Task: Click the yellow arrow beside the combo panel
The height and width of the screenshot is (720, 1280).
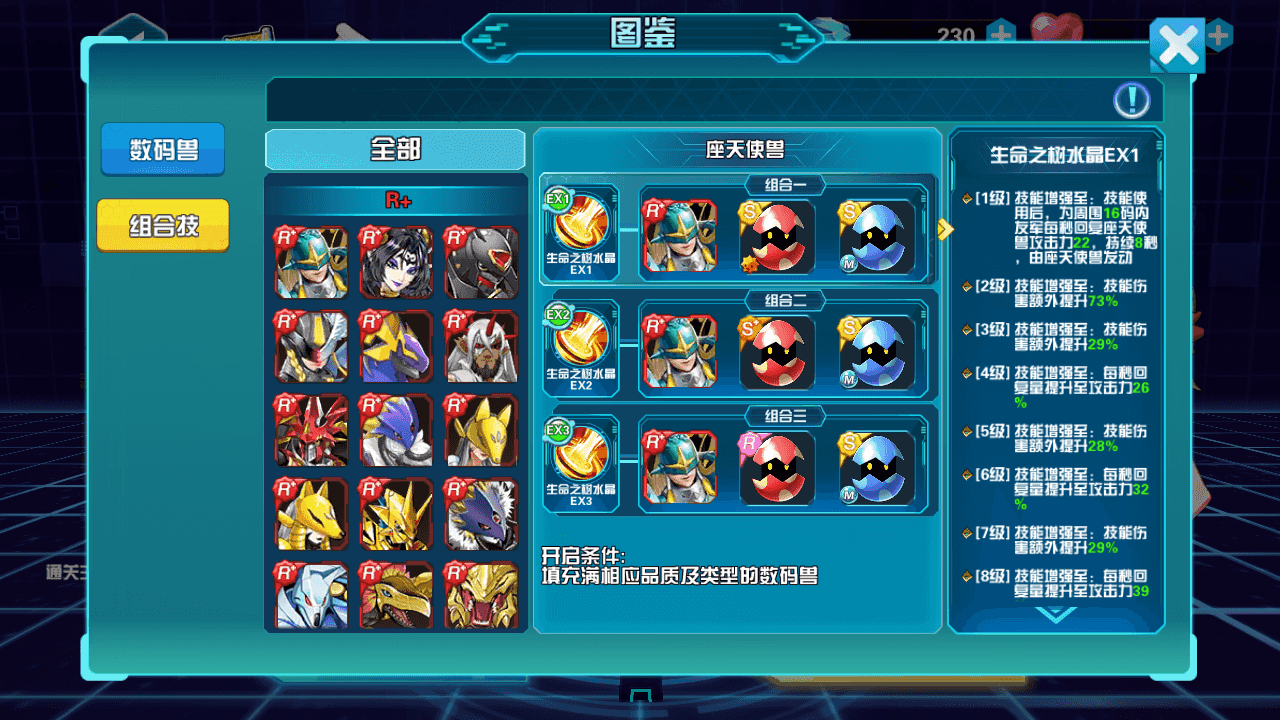Action: tap(944, 229)
